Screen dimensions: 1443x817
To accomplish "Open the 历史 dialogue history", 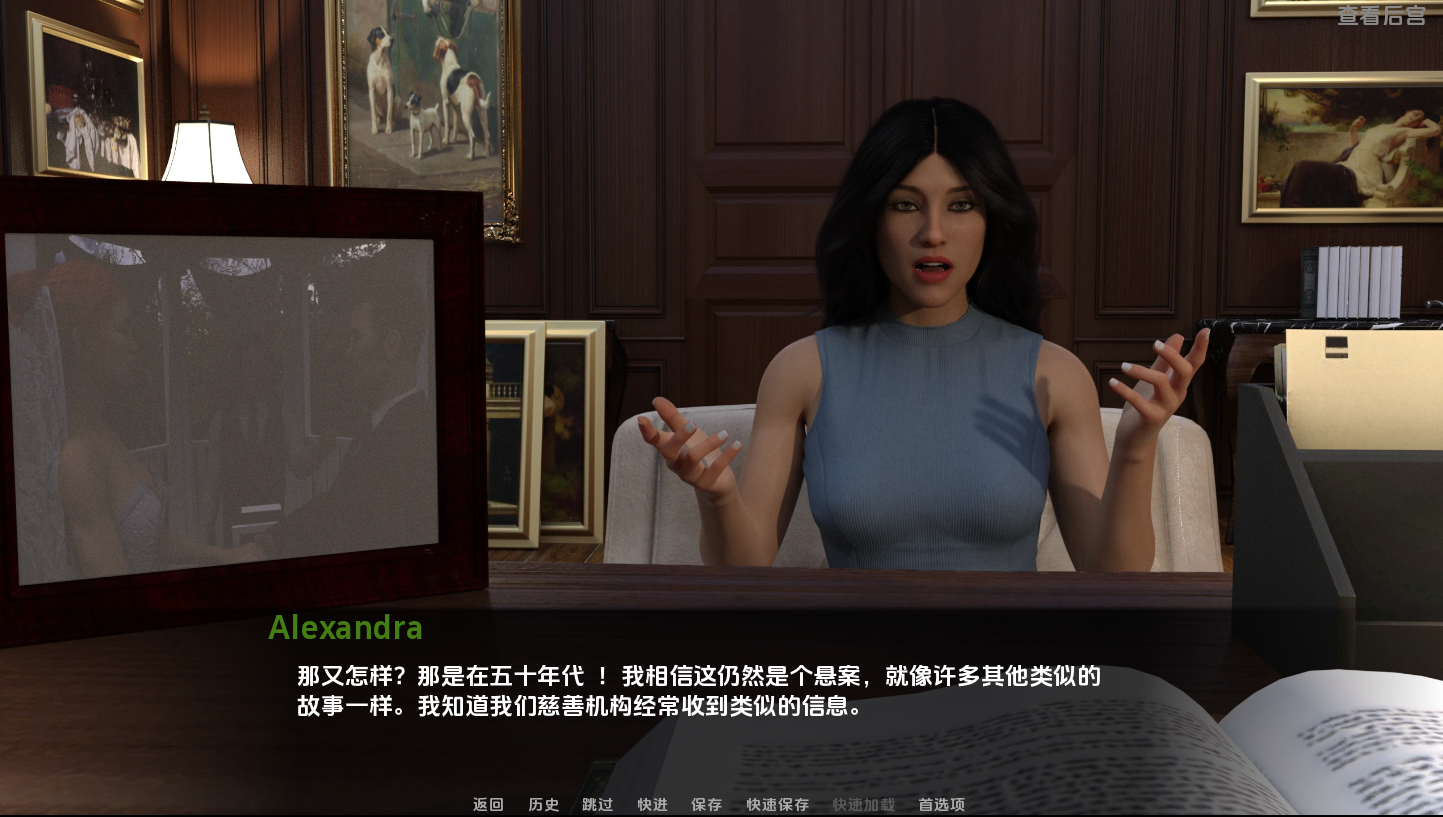I will click(x=543, y=804).
